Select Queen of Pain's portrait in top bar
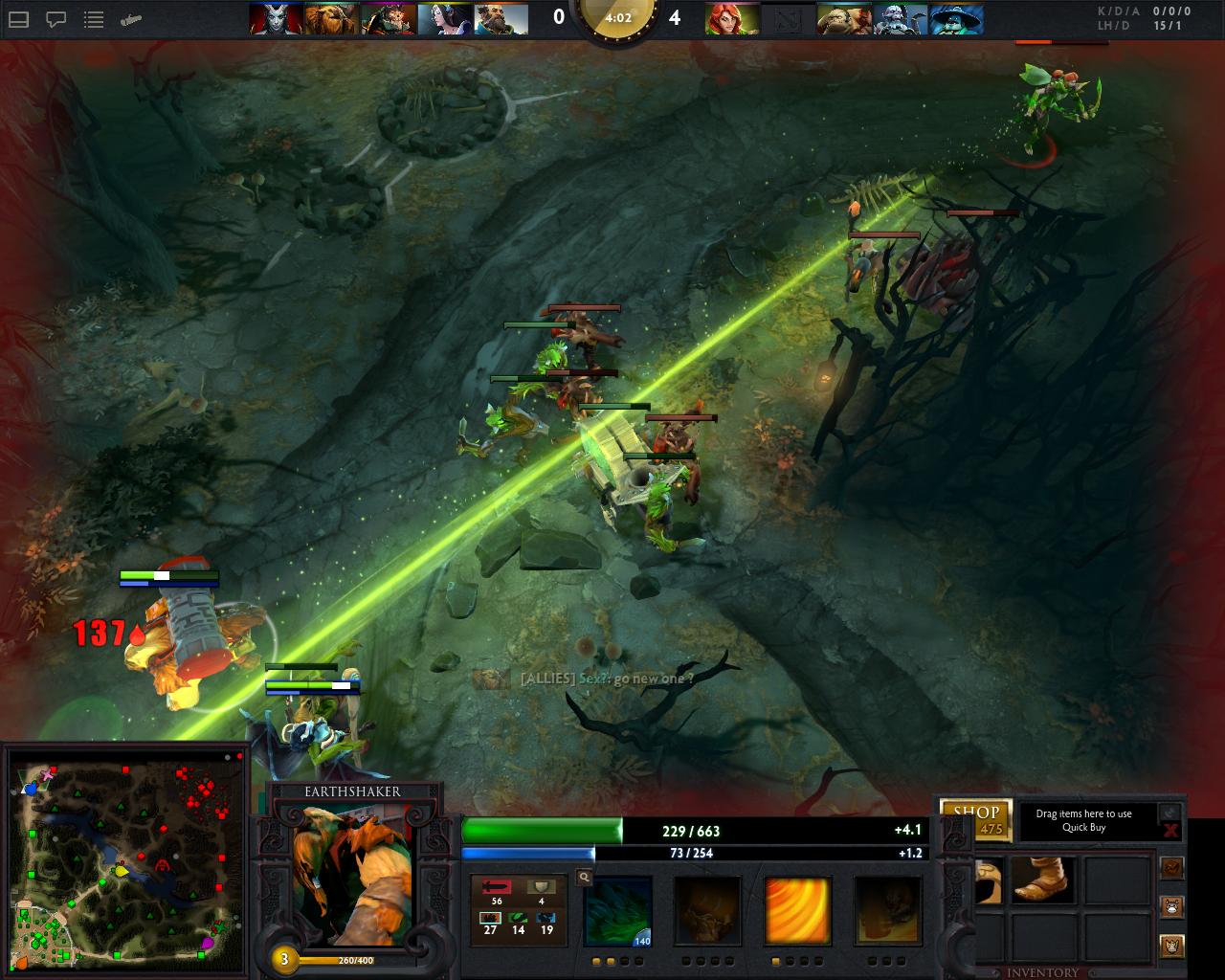Screen dimensions: 1225x980 coord(277,18)
